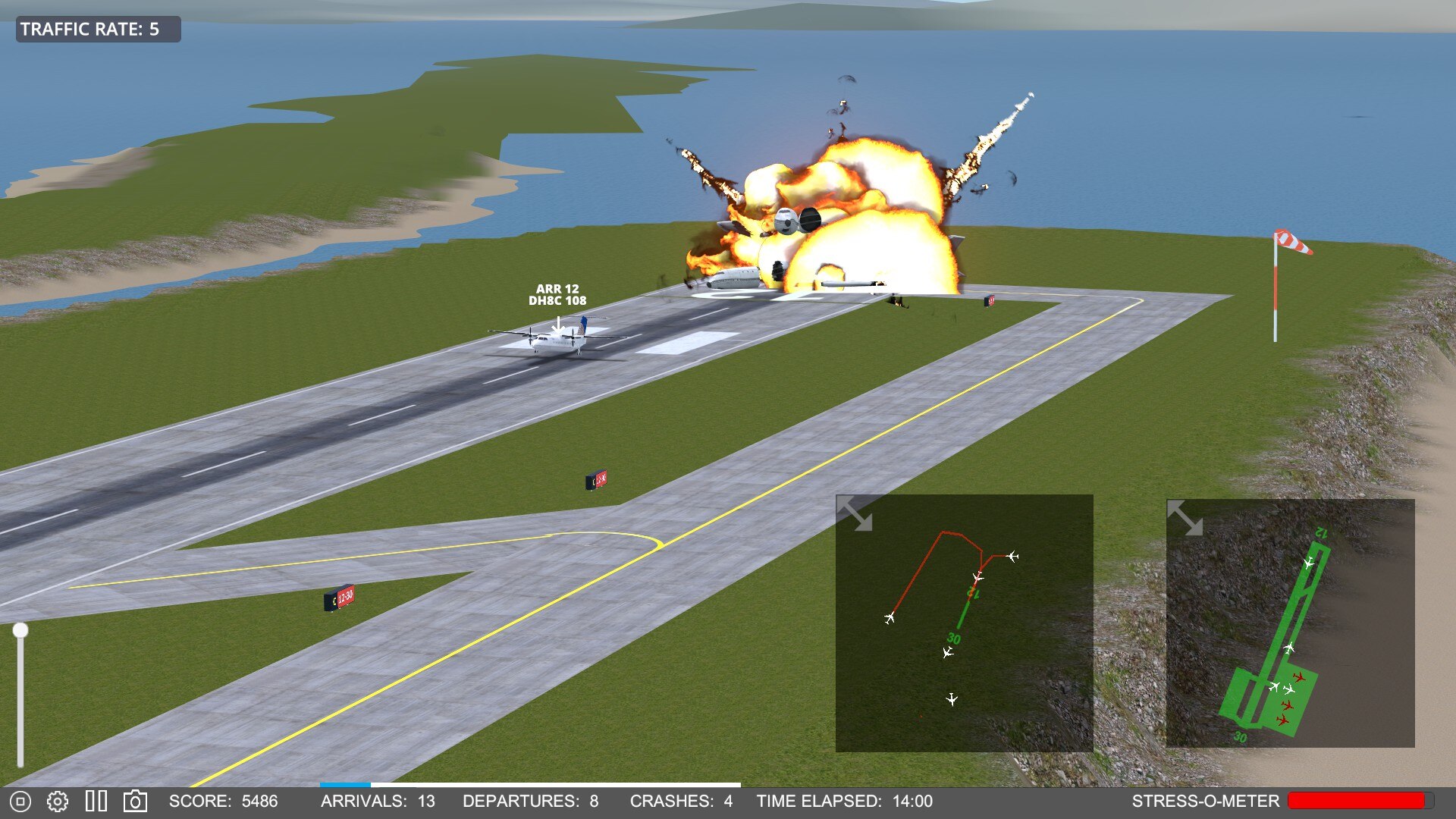
Task: Click the Traffic Rate 5 indicator
Action: click(98, 30)
